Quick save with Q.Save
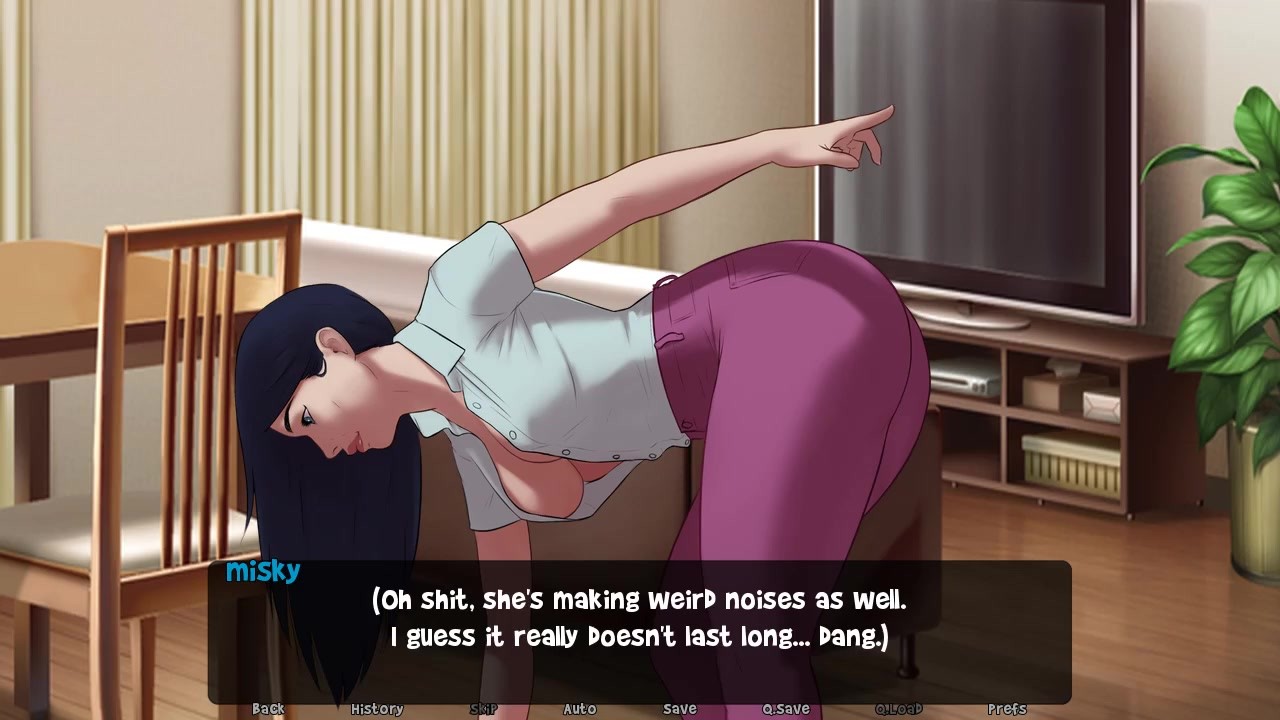Viewport: 1280px width, 720px height. (x=786, y=708)
